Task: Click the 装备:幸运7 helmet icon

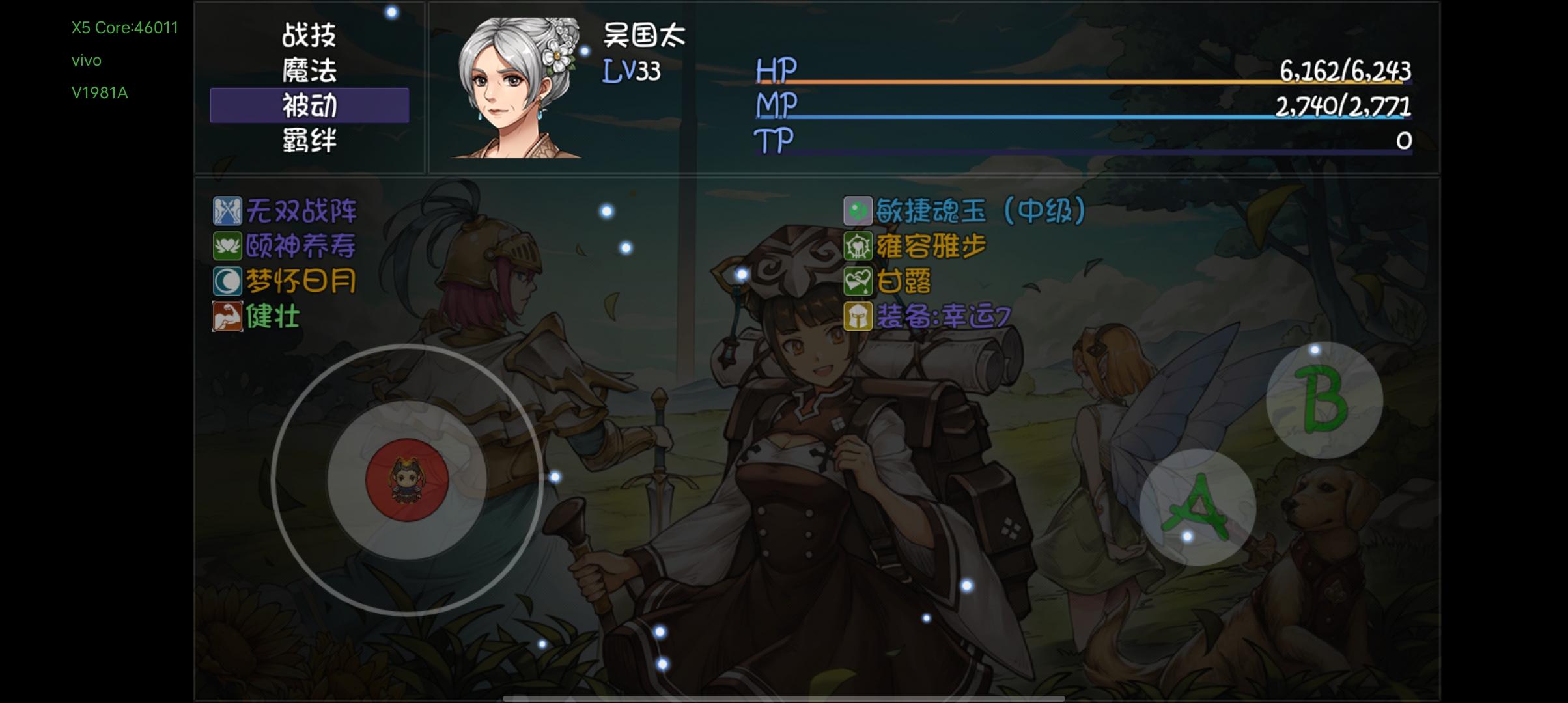Action: coord(859,315)
